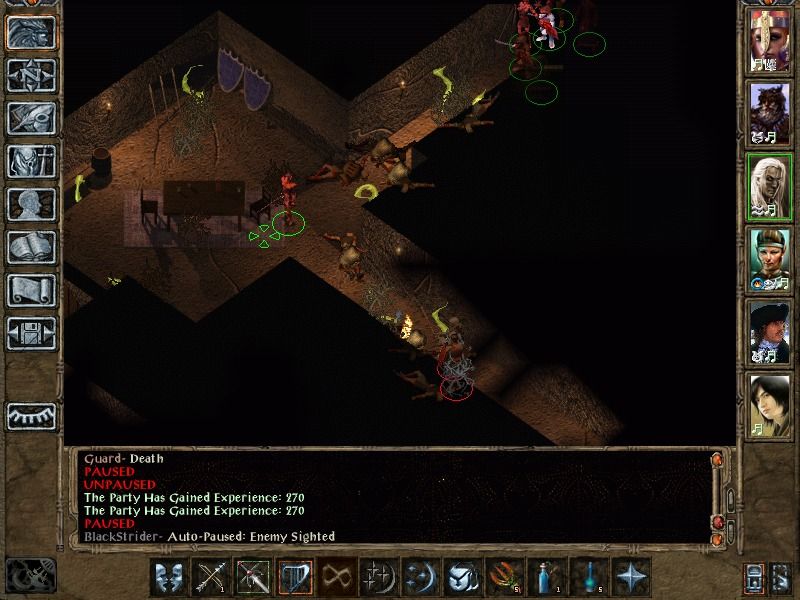Select the bottom party member portrait
The width and height of the screenshot is (800, 600).
click(770, 404)
